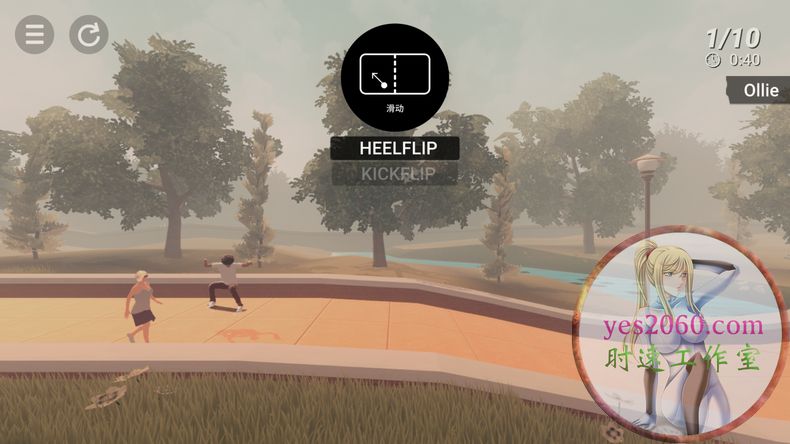Click the Ollie trick tag
This screenshot has width=790, height=444.
759,90
